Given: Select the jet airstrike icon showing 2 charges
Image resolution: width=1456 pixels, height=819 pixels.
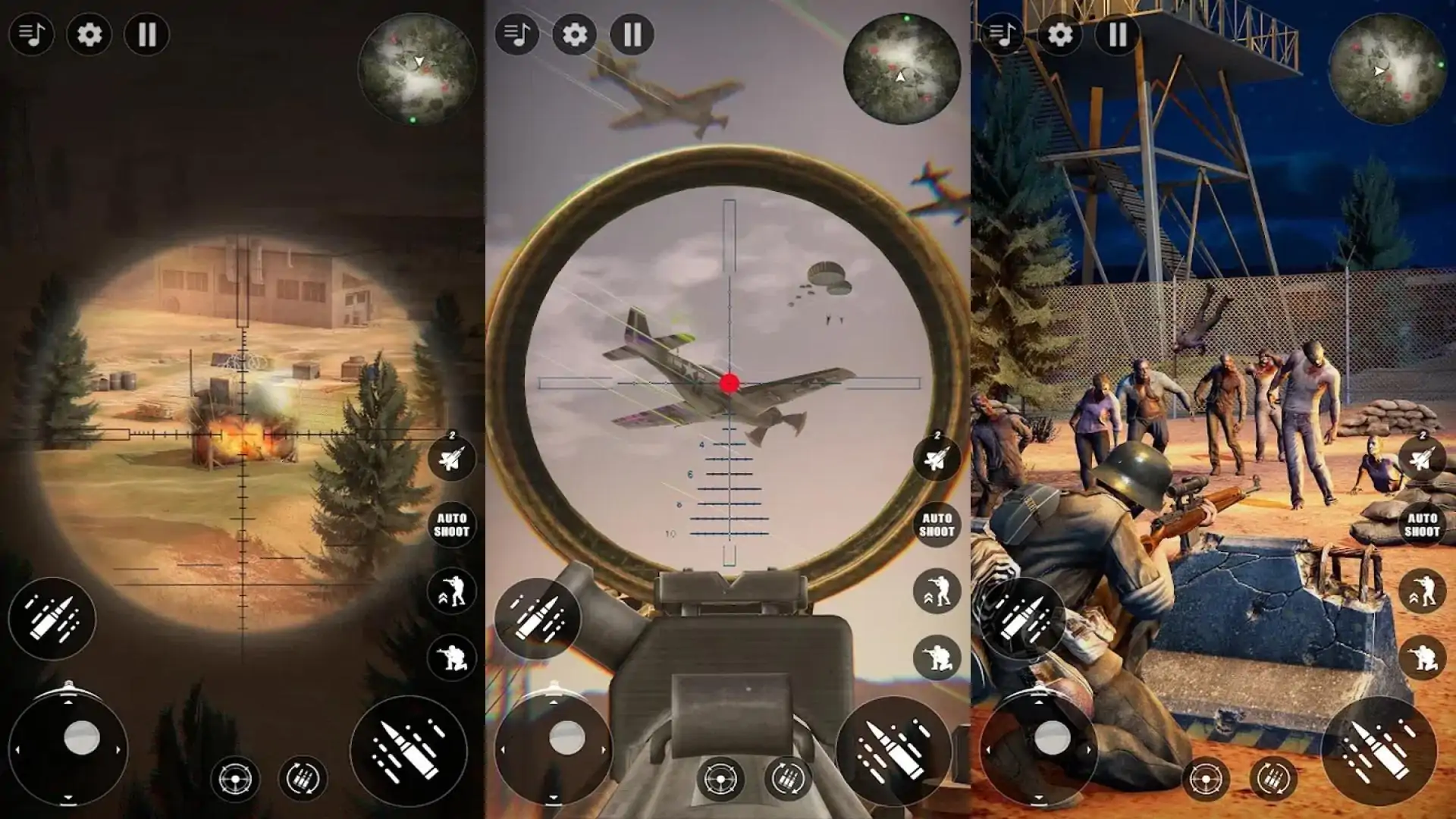Looking at the screenshot, I should (451, 459).
